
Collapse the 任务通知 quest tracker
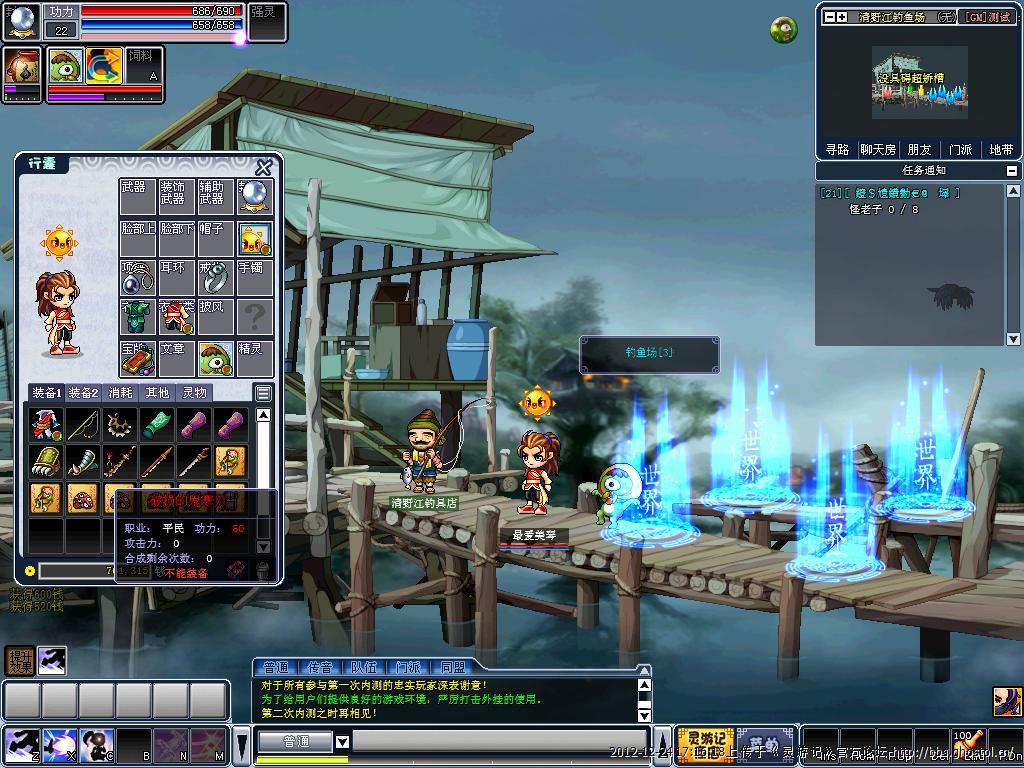pyautogui.click(x=1013, y=171)
